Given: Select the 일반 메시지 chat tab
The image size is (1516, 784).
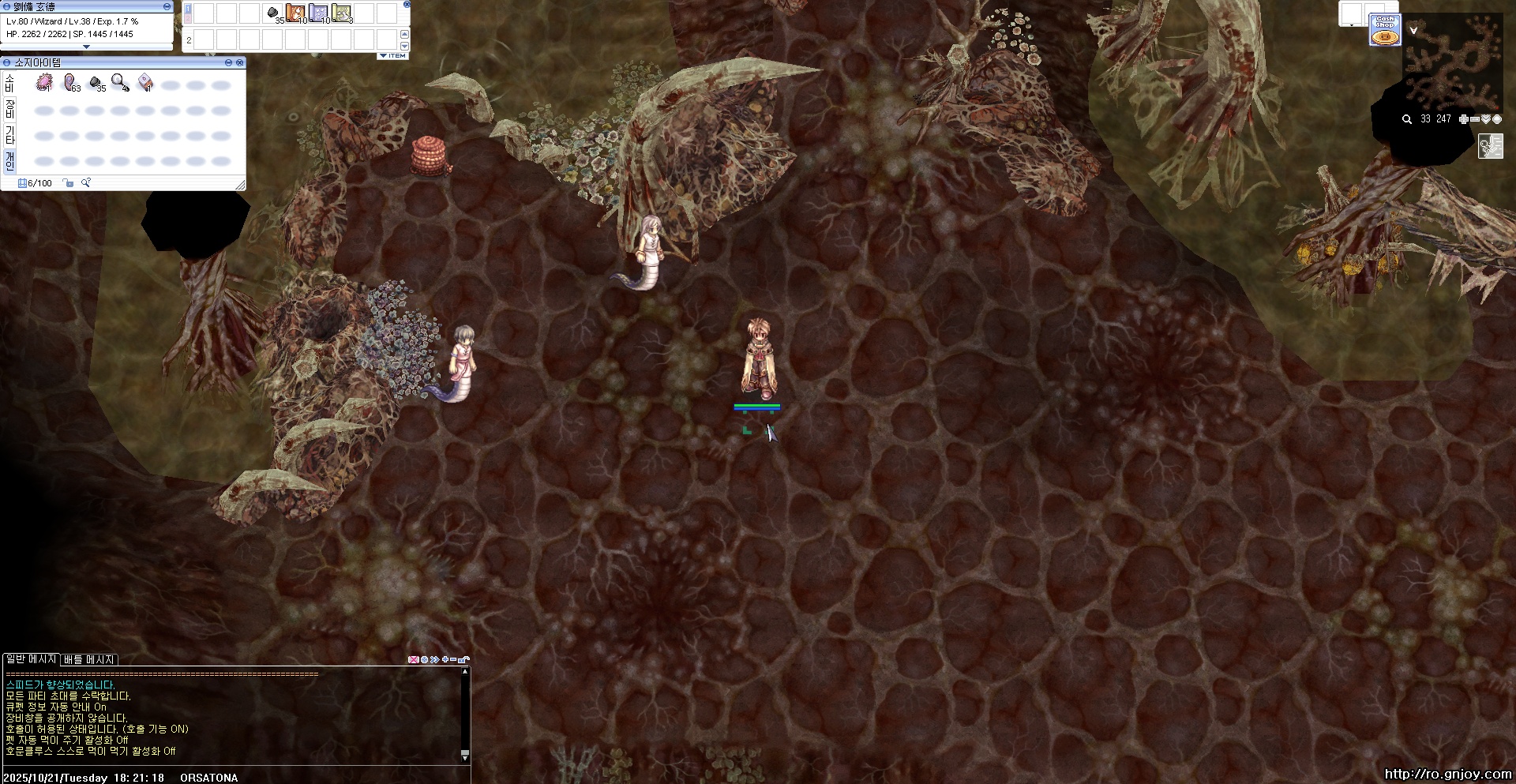Looking at the screenshot, I should pos(31,658).
